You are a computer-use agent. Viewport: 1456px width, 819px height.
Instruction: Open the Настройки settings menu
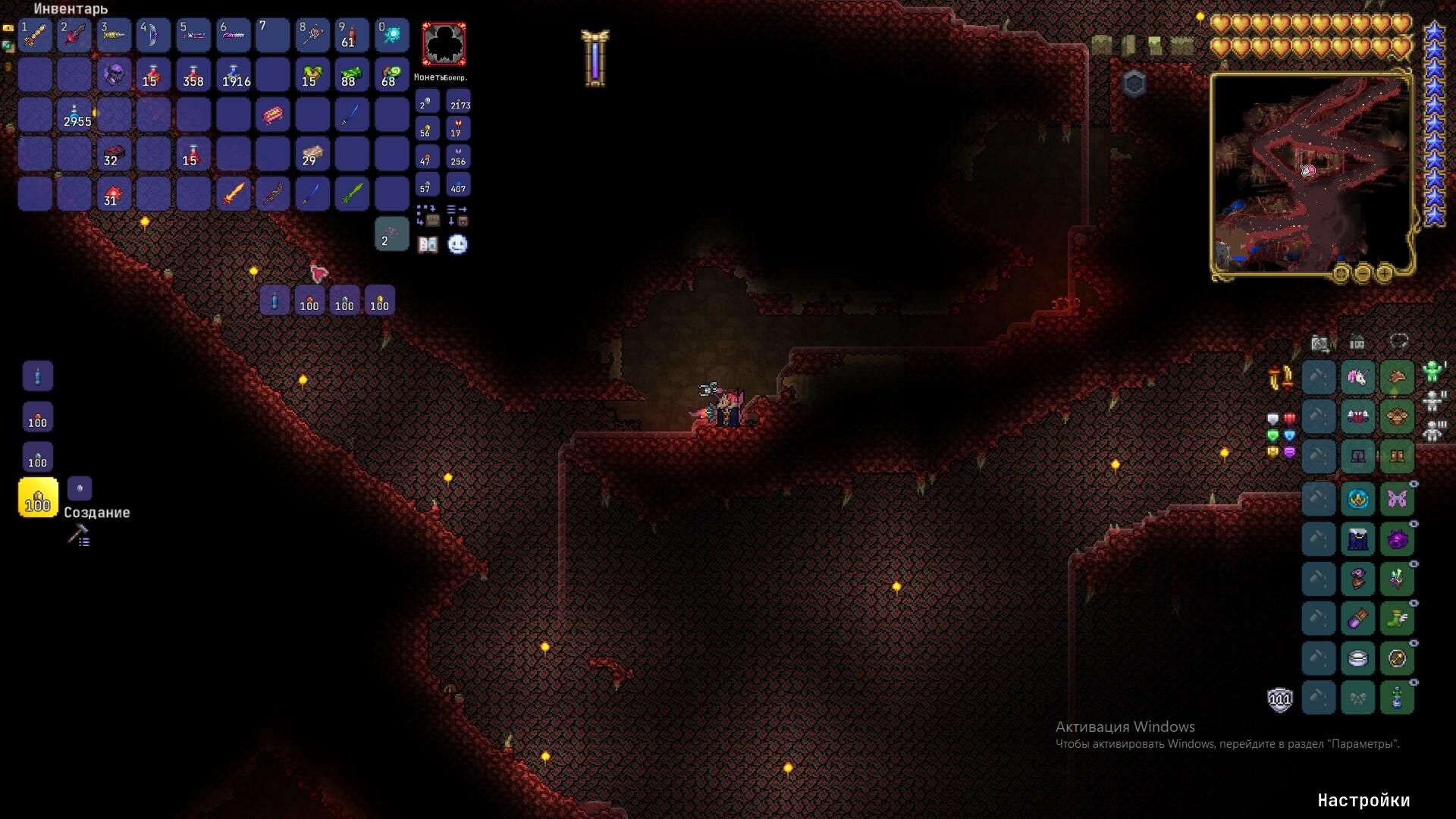[1363, 800]
